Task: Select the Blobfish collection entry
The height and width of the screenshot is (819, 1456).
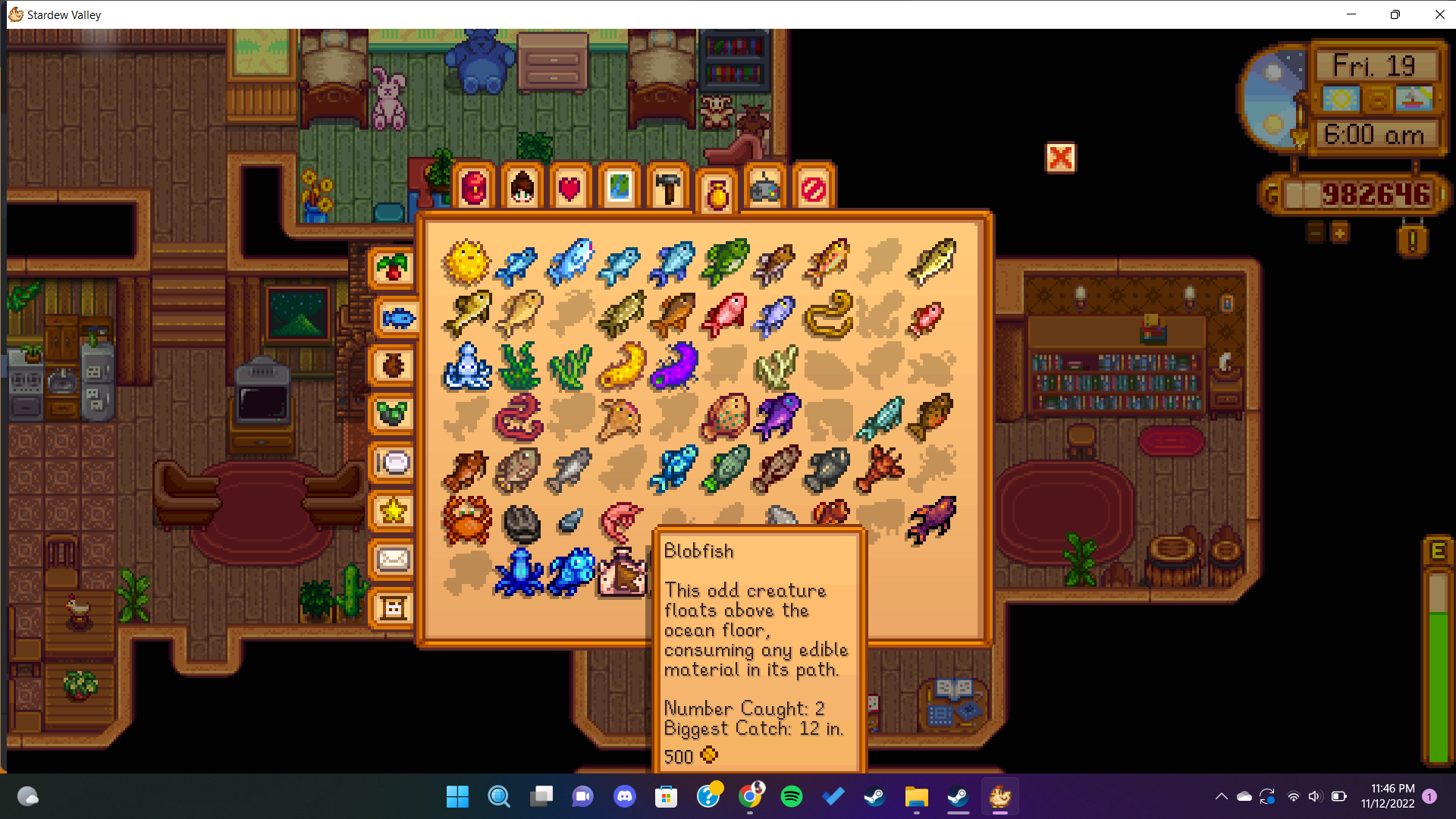Action: click(x=622, y=573)
